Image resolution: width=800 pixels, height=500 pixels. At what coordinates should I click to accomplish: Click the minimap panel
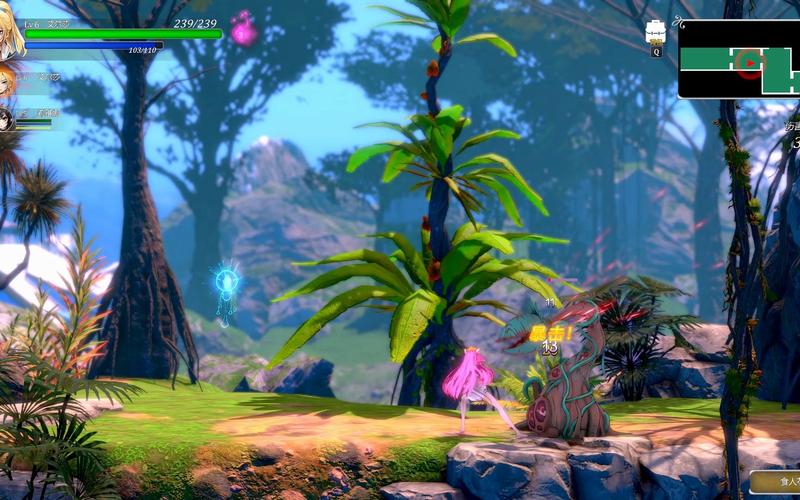pyautogui.click(x=738, y=60)
